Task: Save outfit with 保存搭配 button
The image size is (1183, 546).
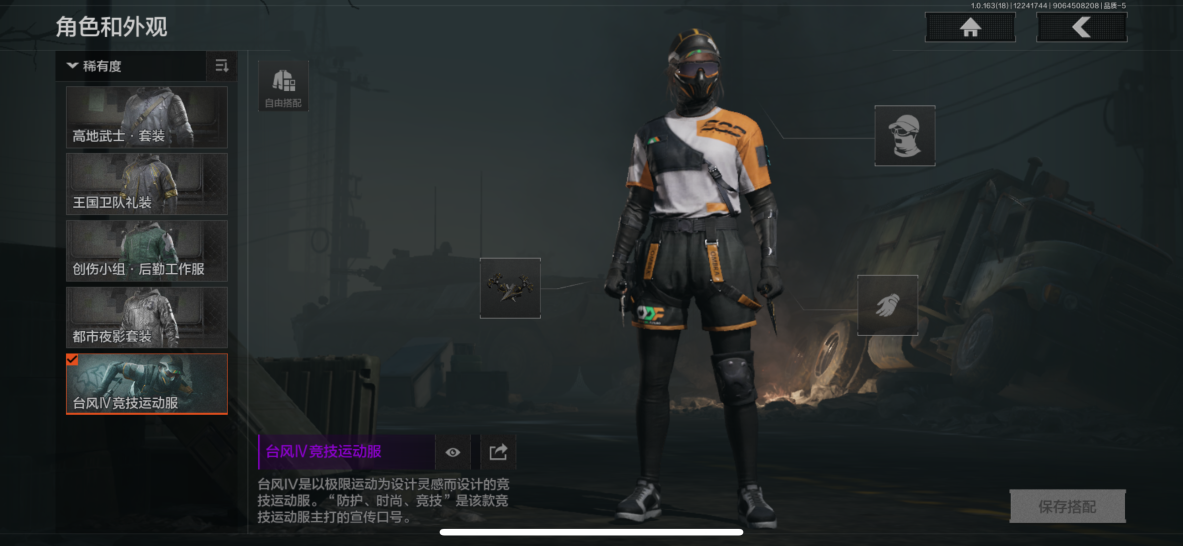Action: (x=1067, y=507)
